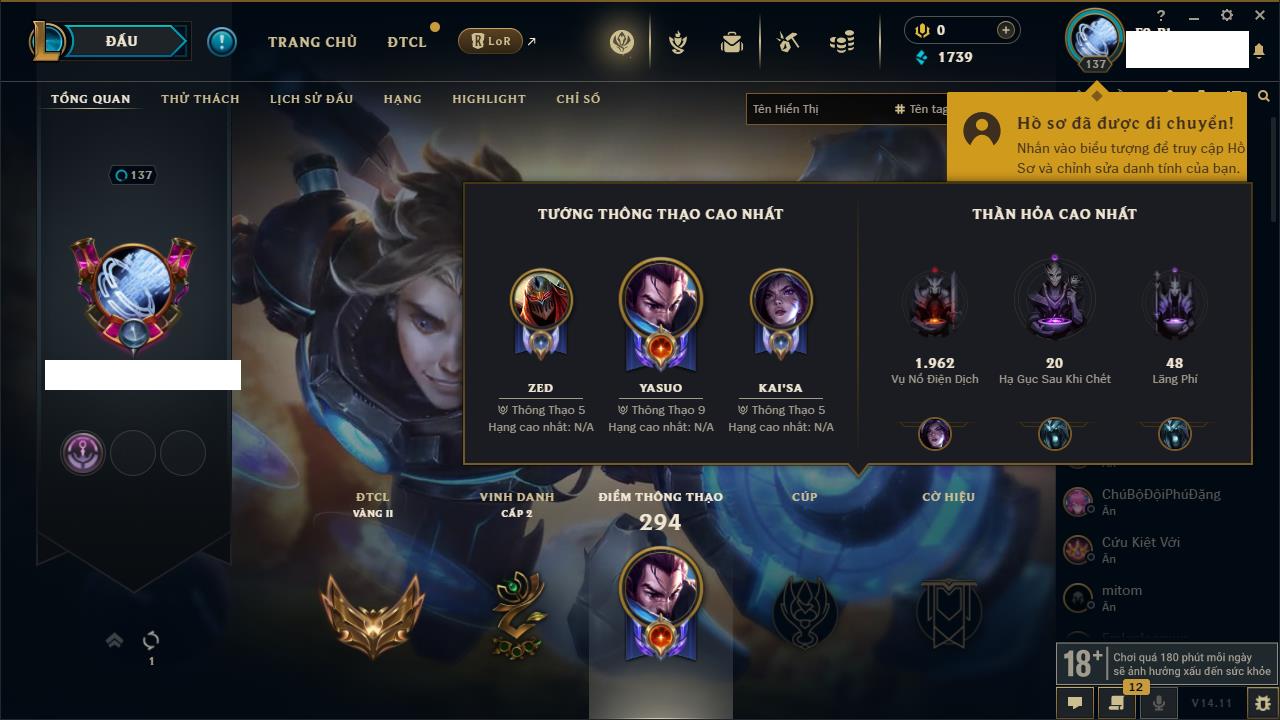
Task: Switch to the THỬ THÁCH tab
Action: [200, 99]
